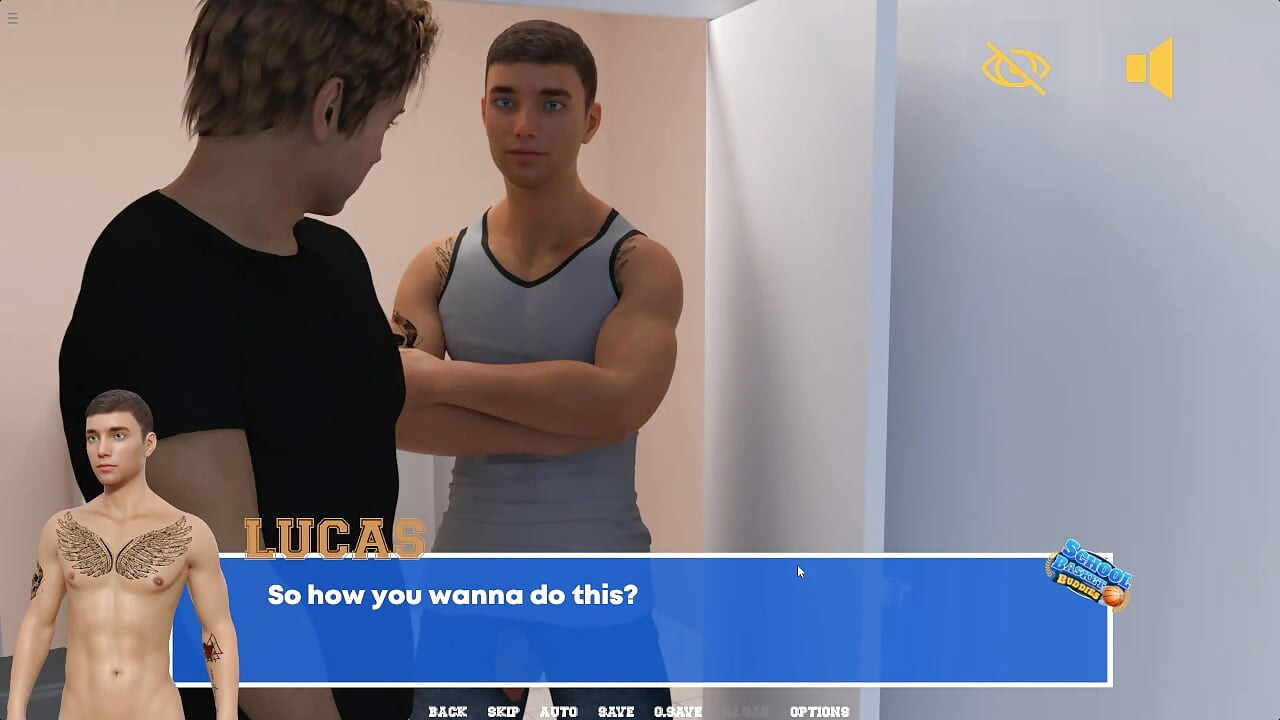
Task: Click BACK to rewind dialogue
Action: 448,711
